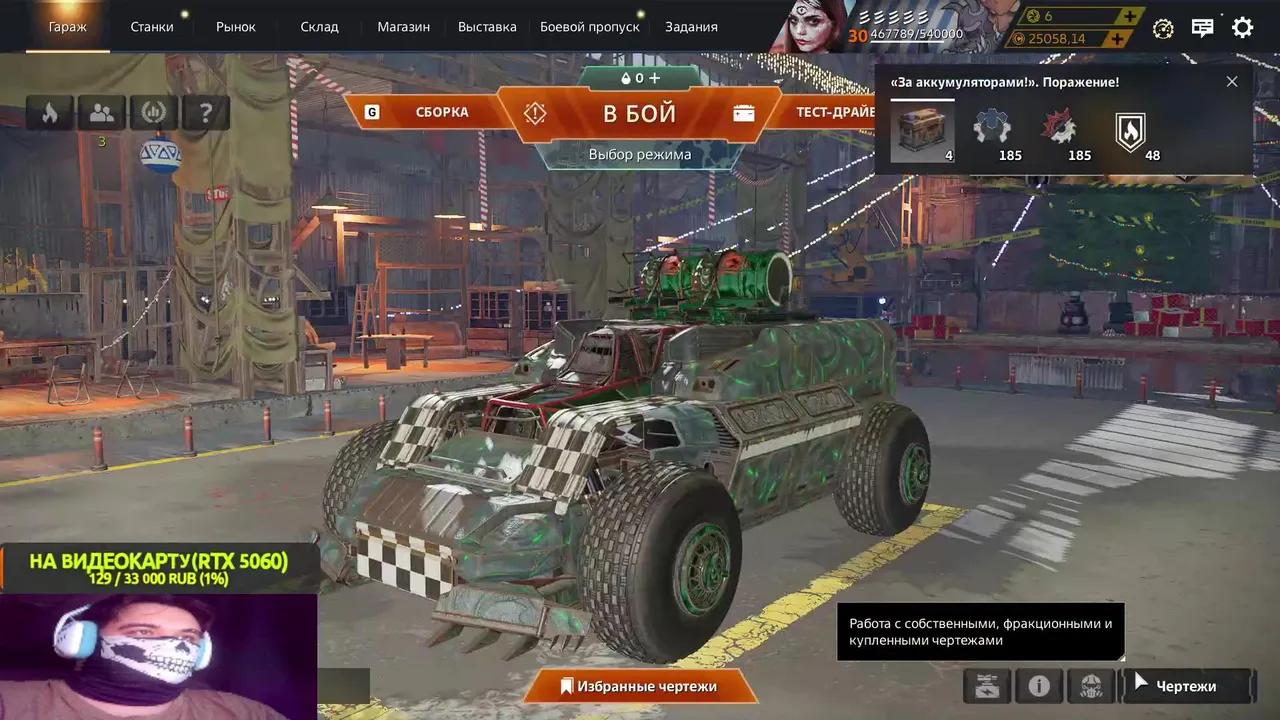Switch to the Рынок menu item
Screen dimensions: 1280x720
pyautogui.click(x=236, y=27)
